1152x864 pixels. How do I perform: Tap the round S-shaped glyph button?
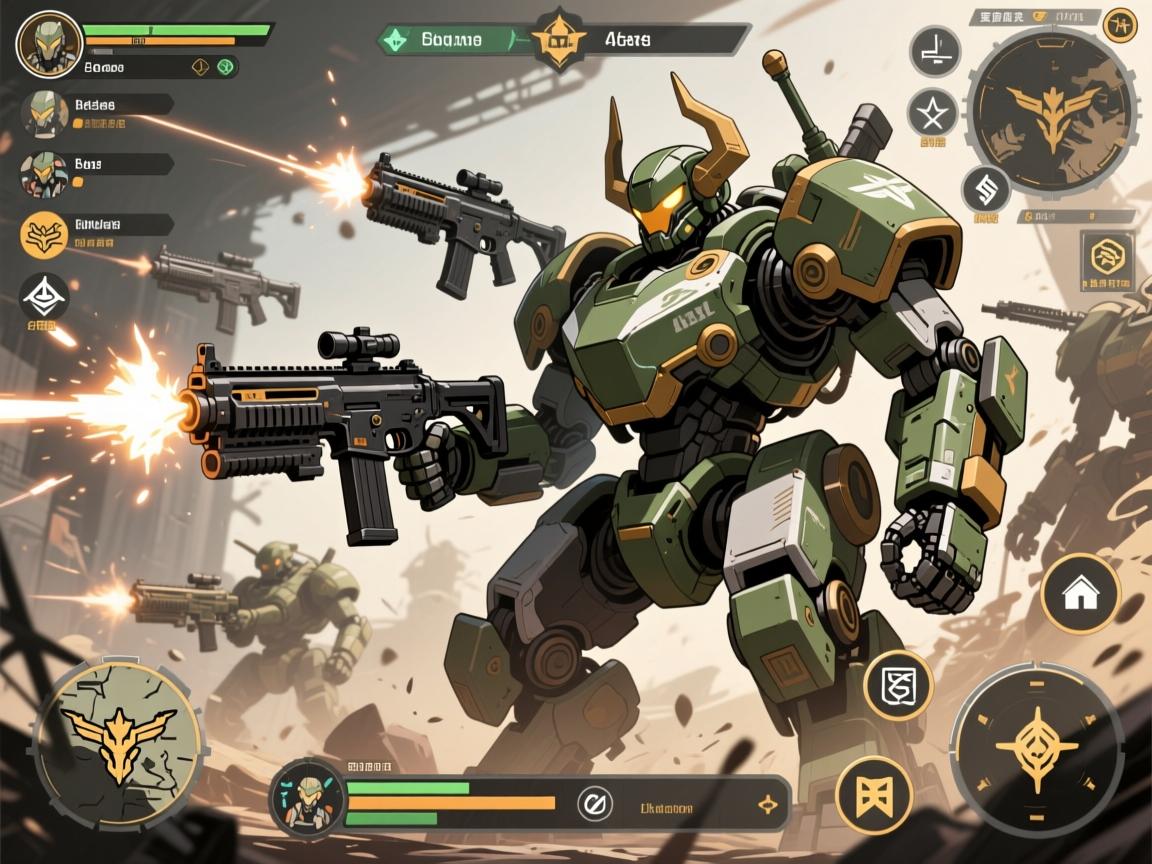[985, 190]
